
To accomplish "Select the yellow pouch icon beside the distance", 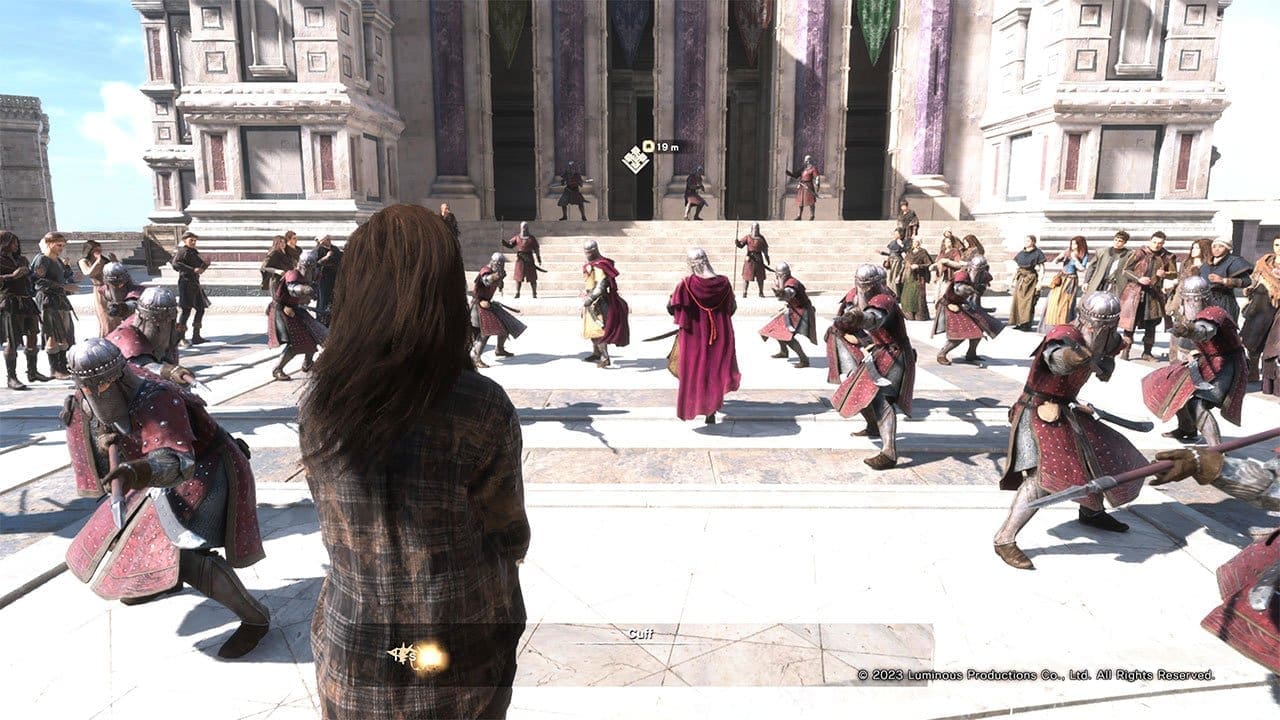I will 648,145.
